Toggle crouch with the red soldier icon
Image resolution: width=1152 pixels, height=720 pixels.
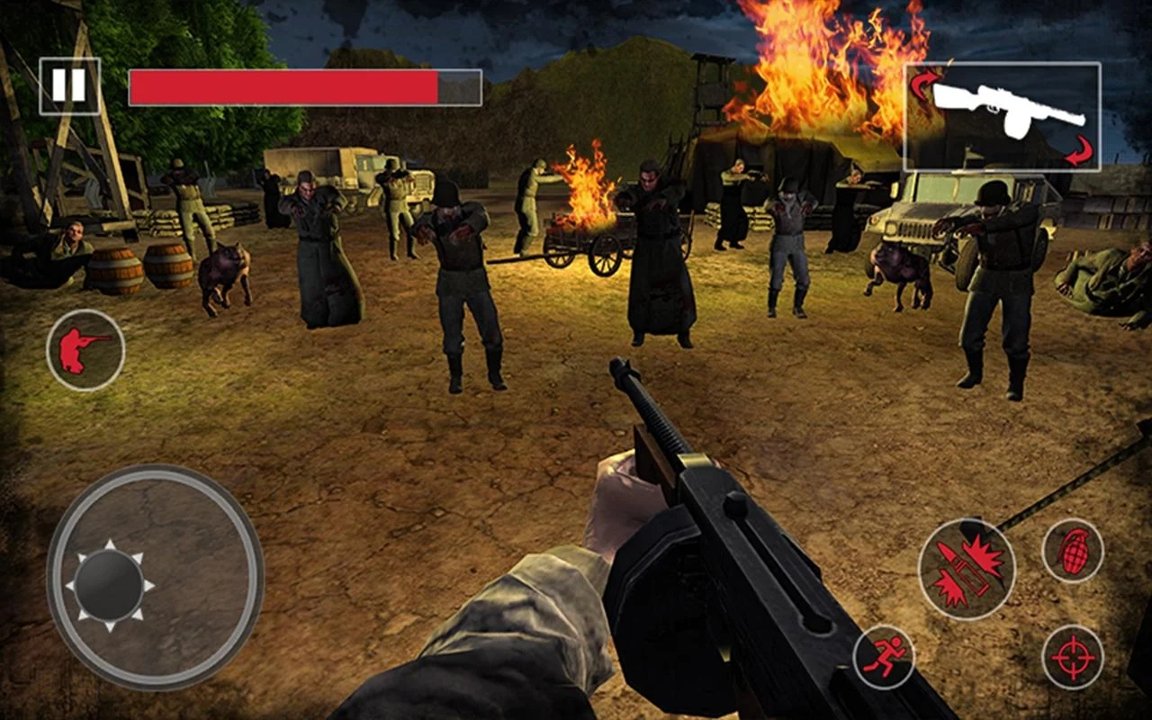coord(85,350)
